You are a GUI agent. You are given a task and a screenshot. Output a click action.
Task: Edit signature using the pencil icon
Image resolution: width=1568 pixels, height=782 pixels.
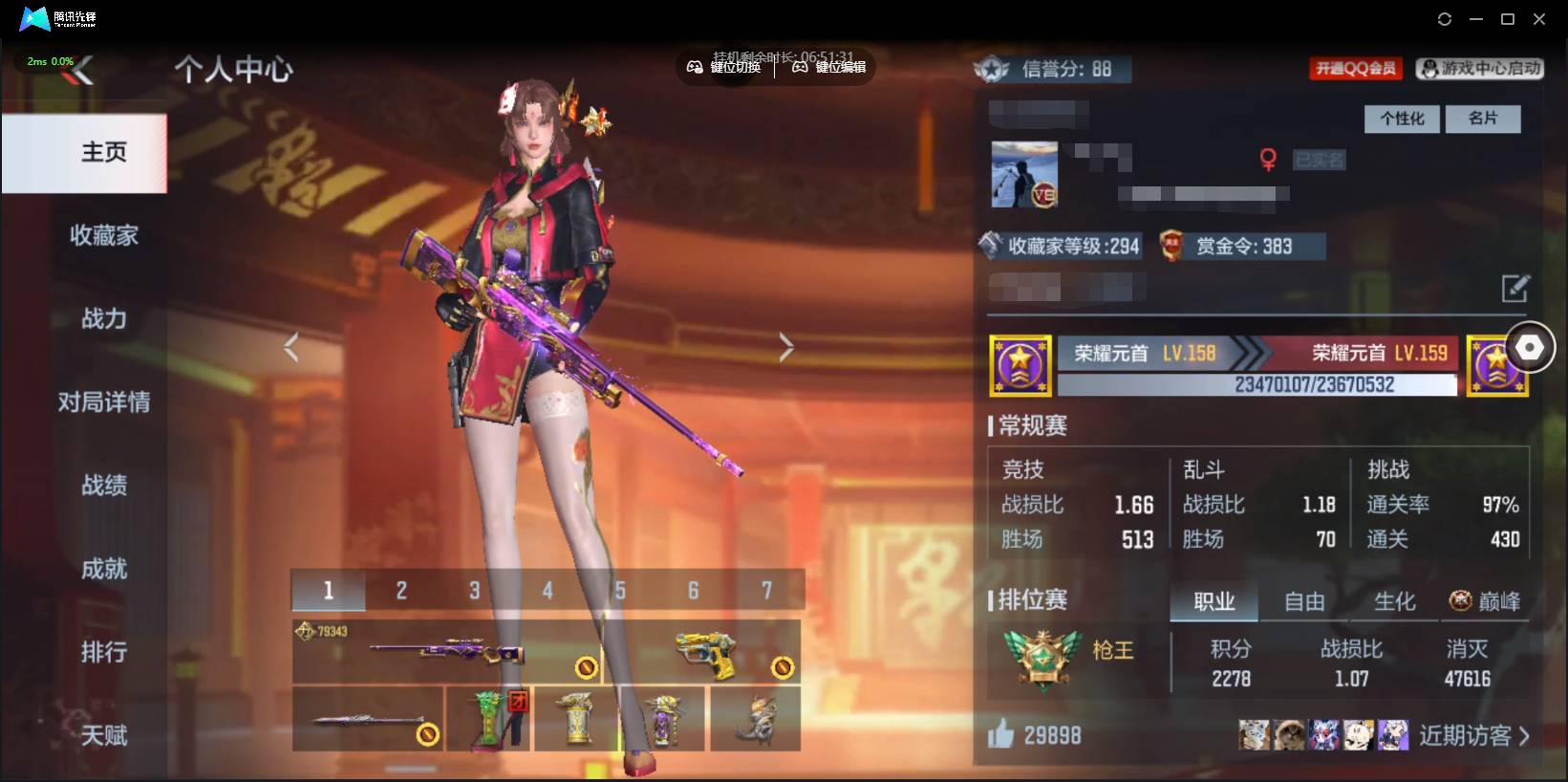pyautogui.click(x=1514, y=288)
